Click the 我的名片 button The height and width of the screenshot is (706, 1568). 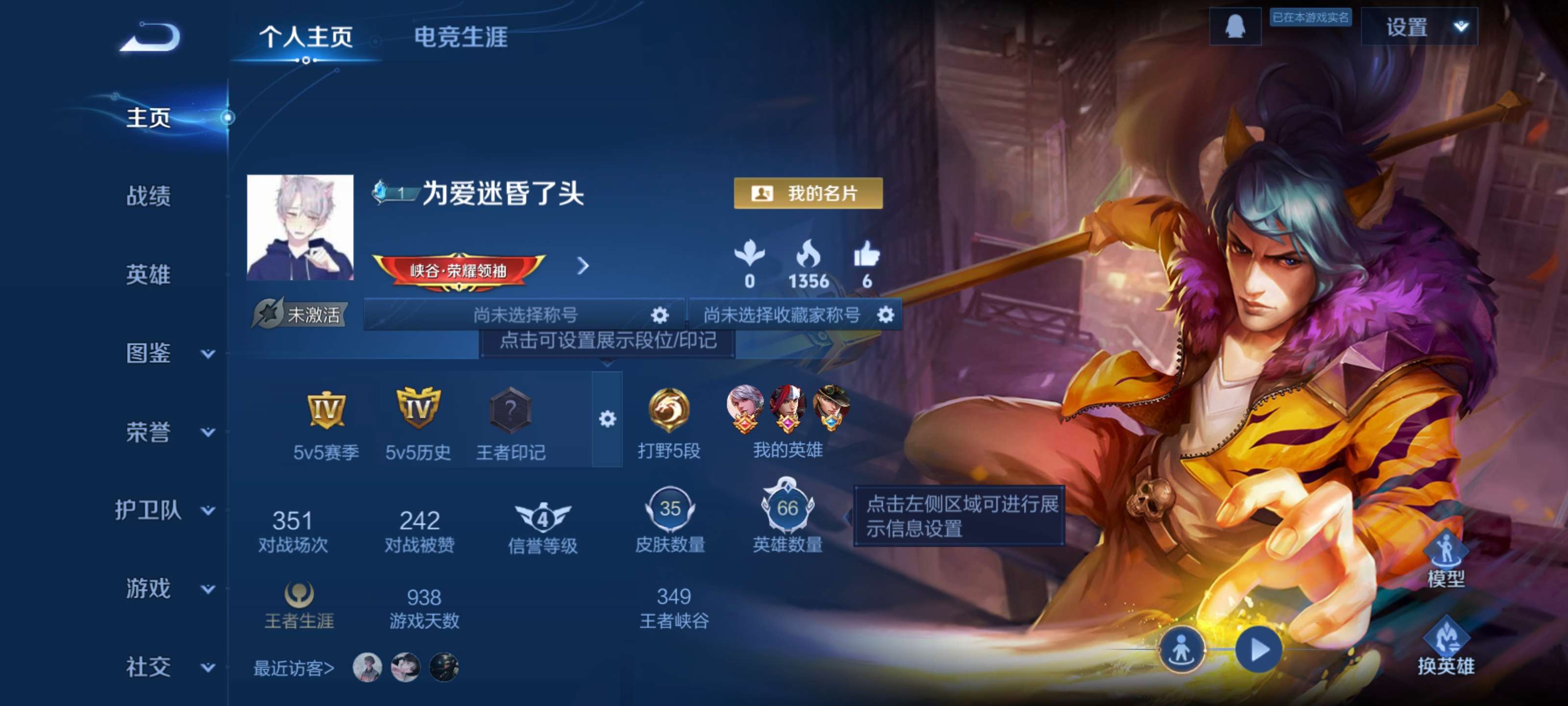pos(808,194)
